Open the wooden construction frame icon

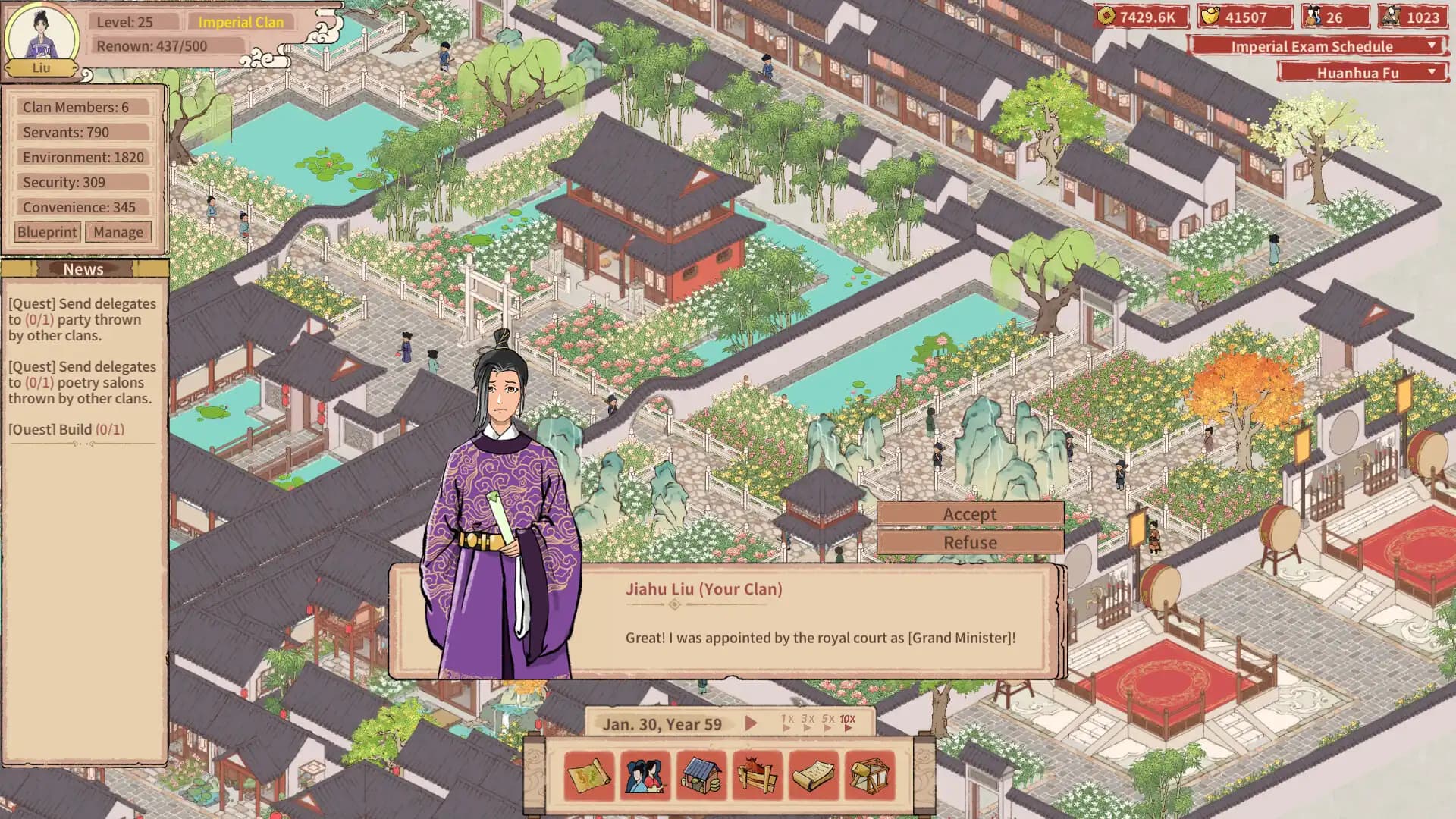pyautogui.click(x=870, y=776)
